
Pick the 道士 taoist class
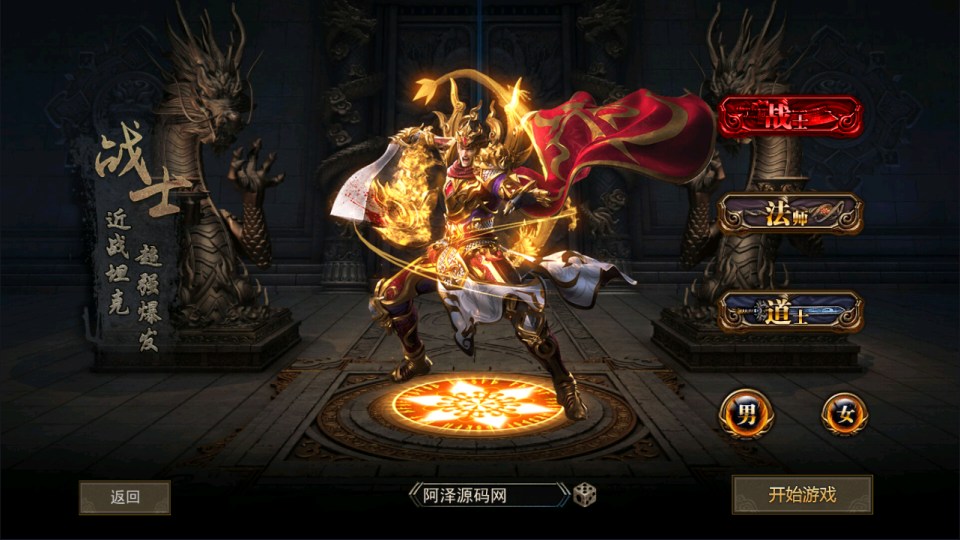click(x=790, y=312)
